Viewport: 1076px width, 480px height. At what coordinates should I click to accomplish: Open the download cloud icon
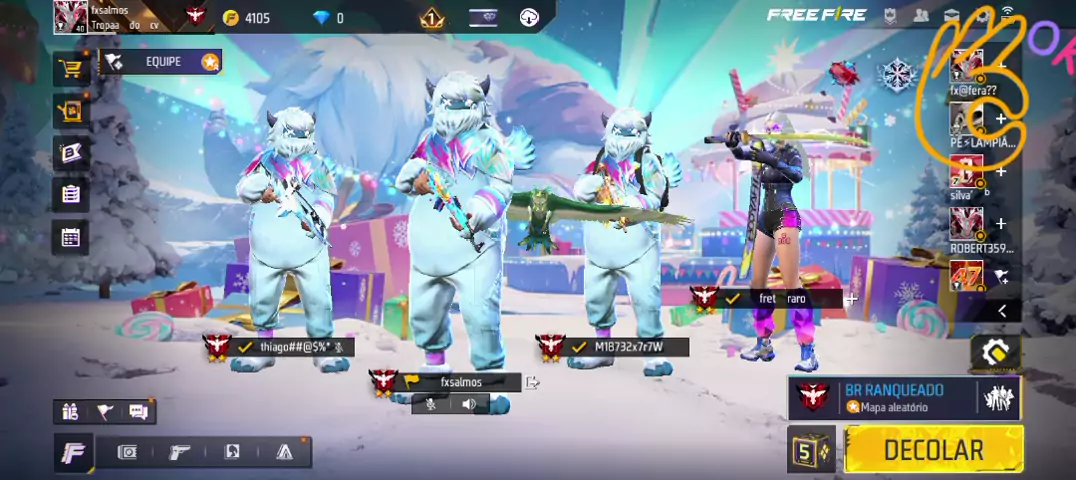(529, 17)
